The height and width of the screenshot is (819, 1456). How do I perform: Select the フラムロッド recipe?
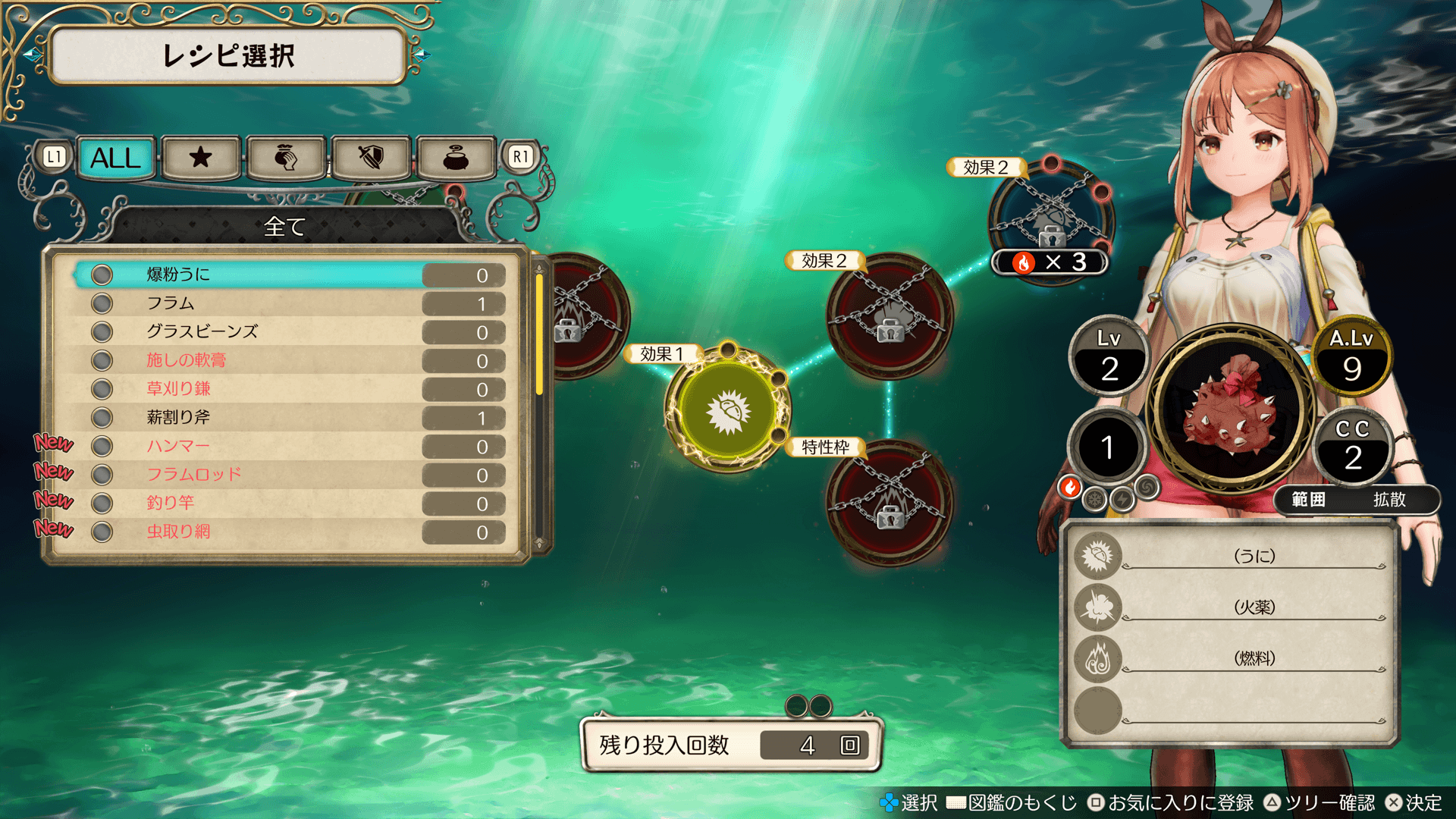click(288, 475)
